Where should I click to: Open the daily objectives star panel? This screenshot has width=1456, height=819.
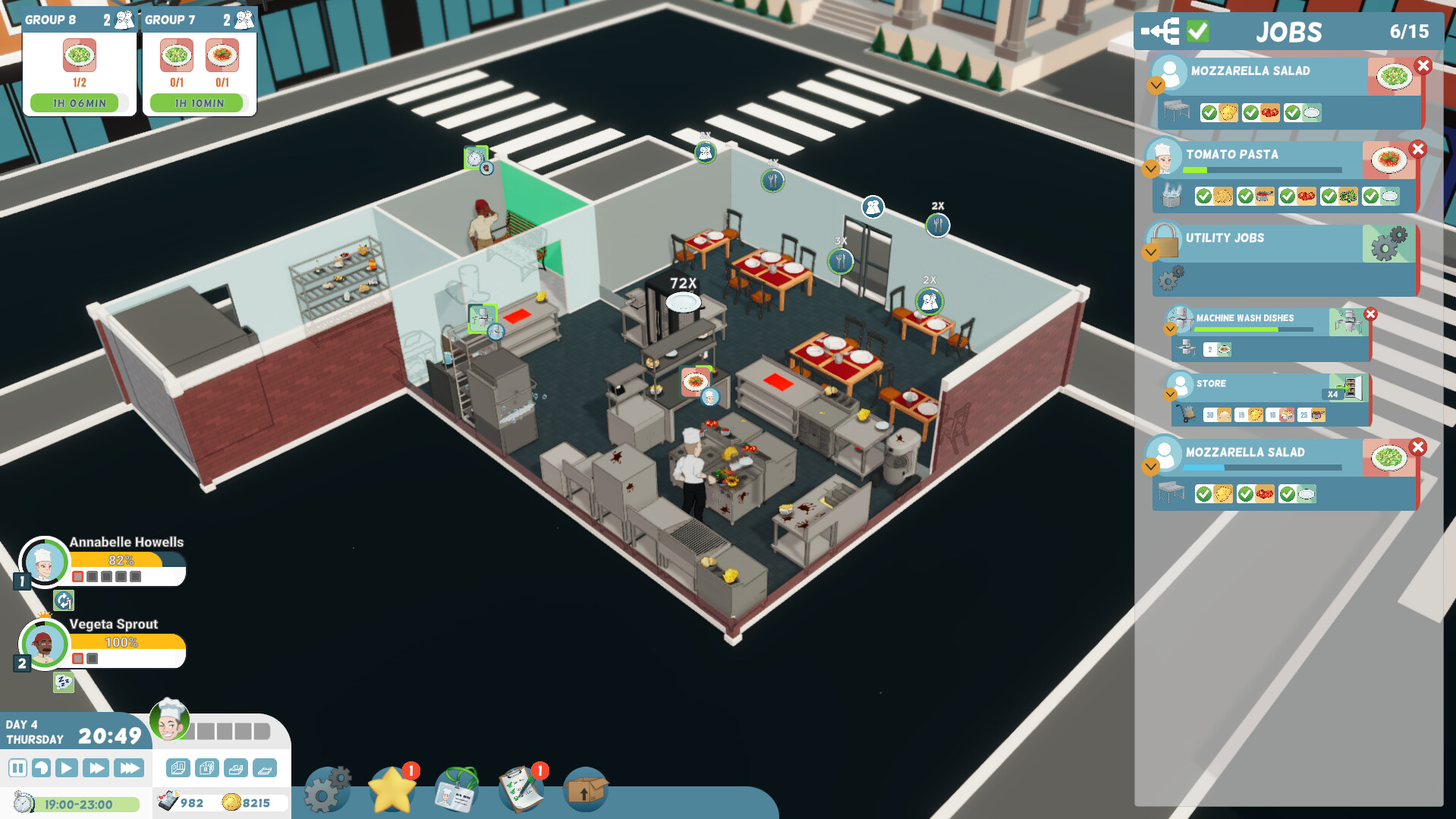pos(392,789)
